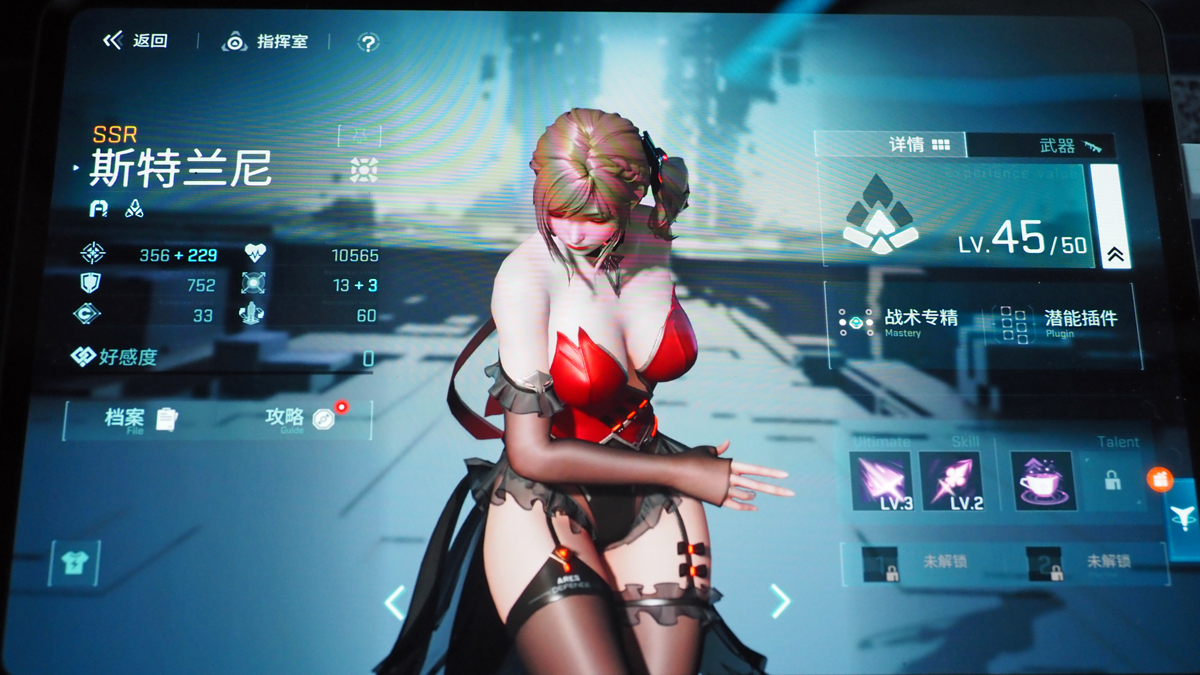Go back with the 返回 button

pyautogui.click(x=136, y=41)
